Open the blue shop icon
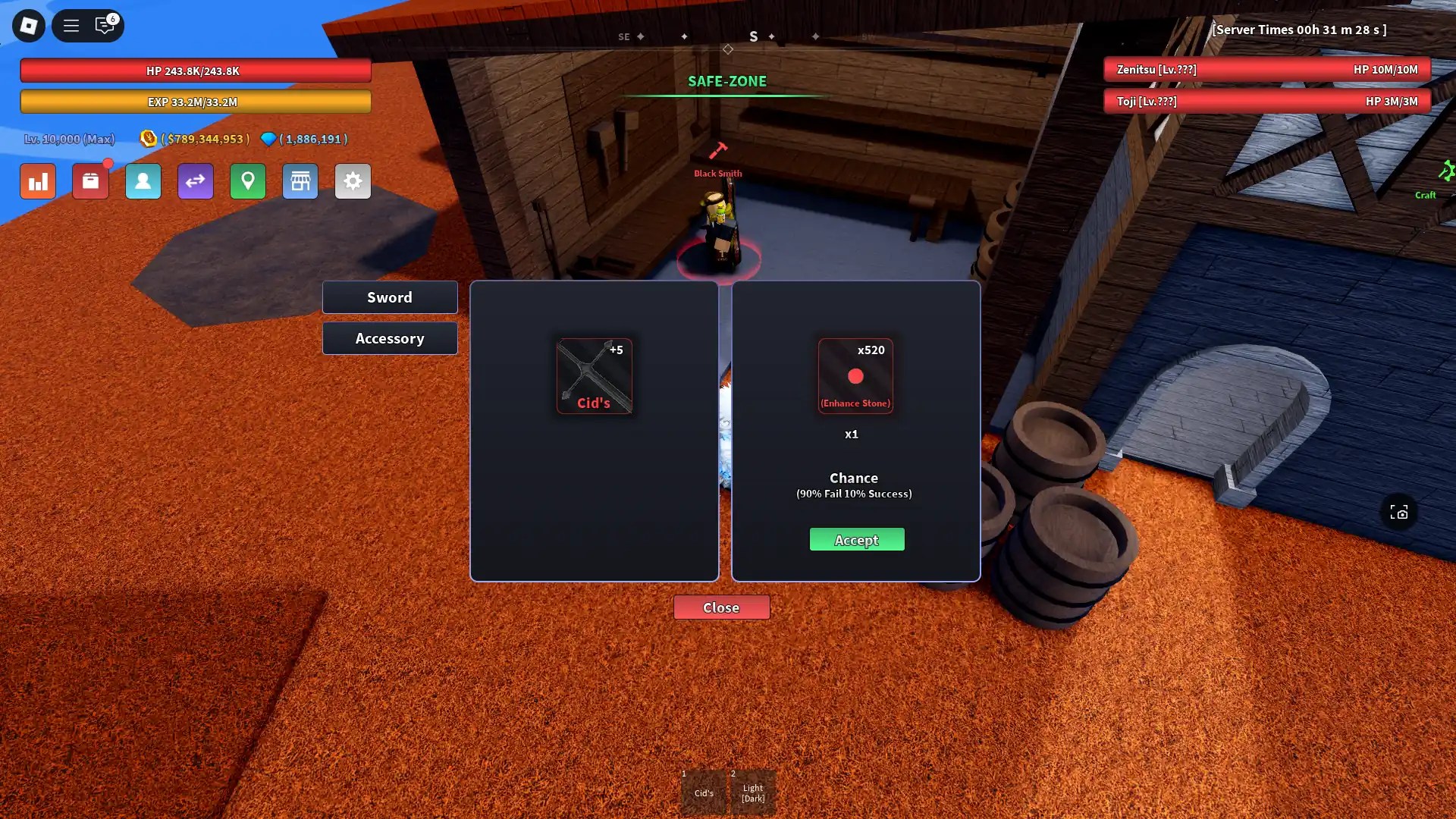The image size is (1456, 819). [x=300, y=181]
